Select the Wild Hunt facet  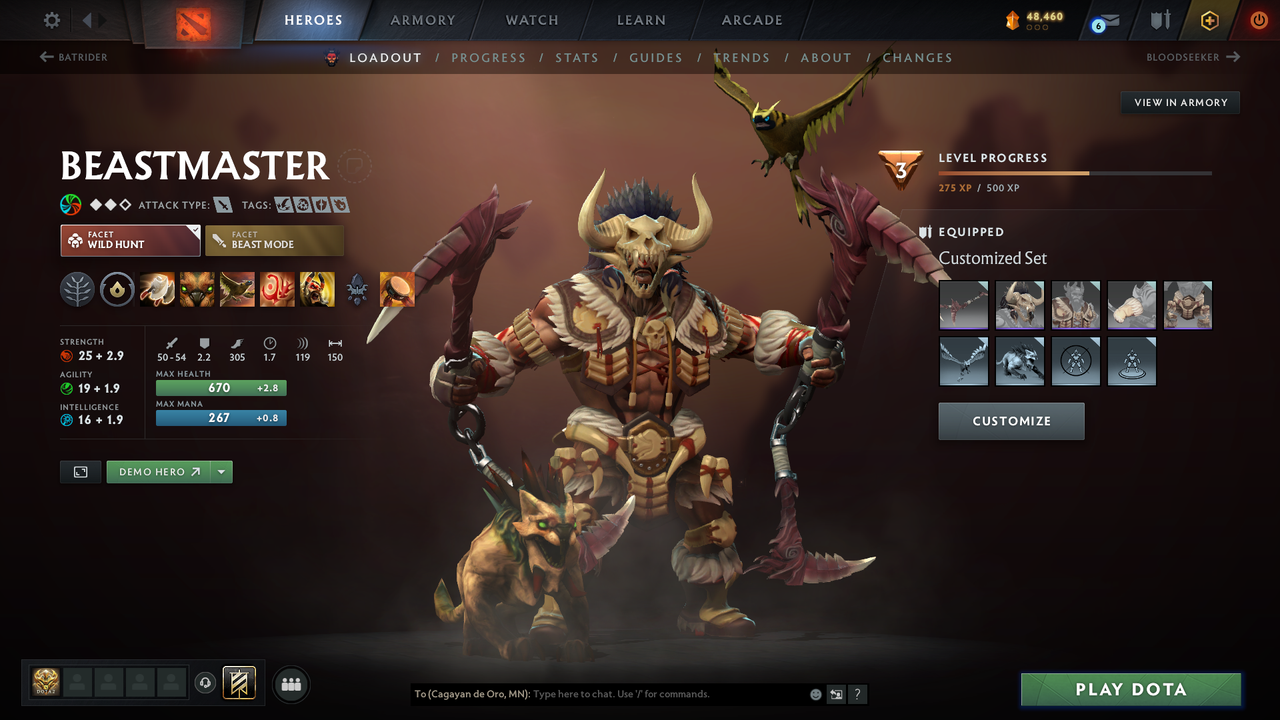click(130, 240)
